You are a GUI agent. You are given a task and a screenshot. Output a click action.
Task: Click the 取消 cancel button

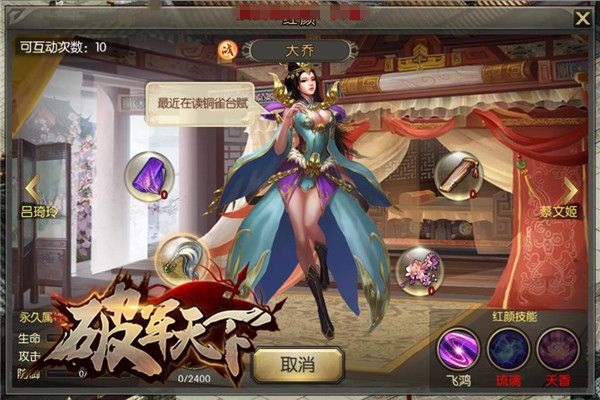click(x=298, y=364)
